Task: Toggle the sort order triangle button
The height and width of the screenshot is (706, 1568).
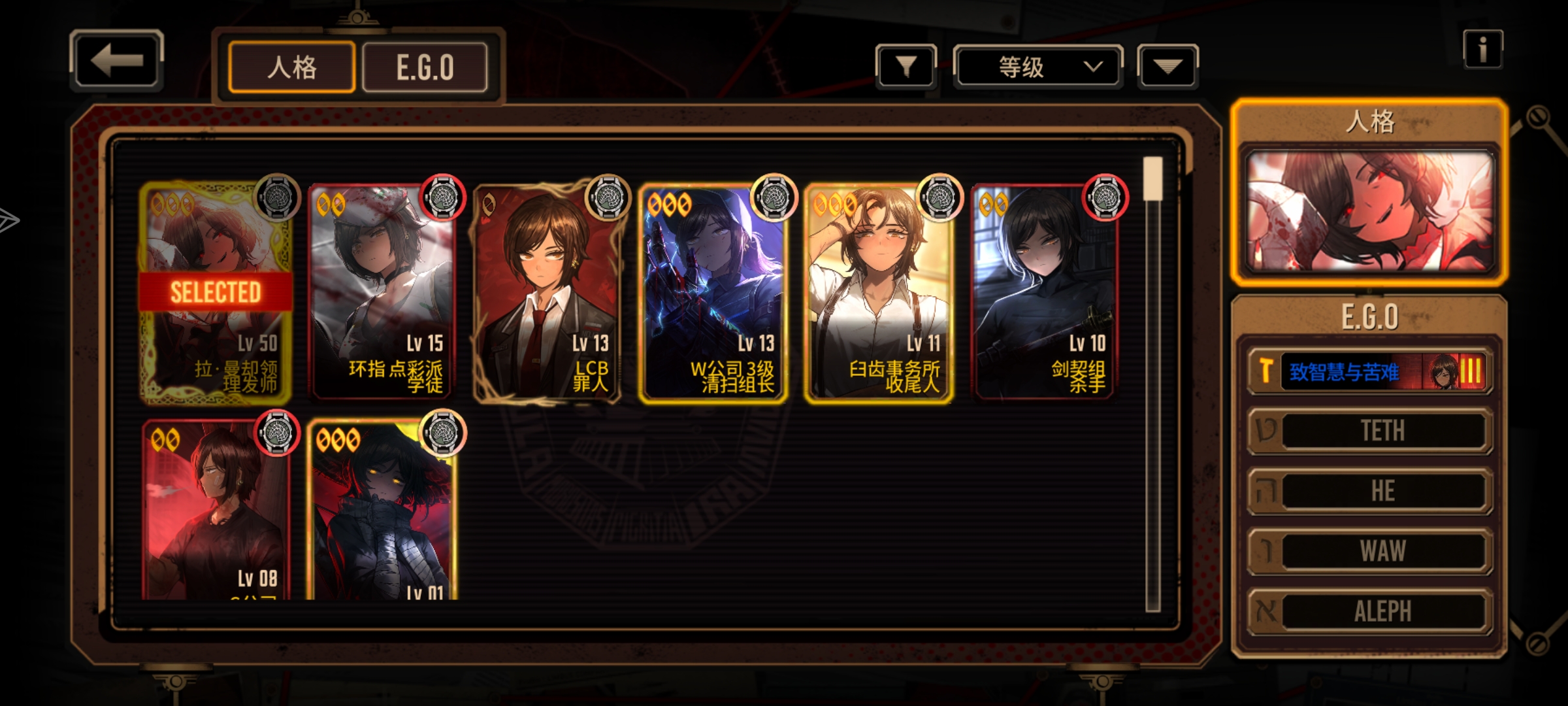Action: 1168,66
